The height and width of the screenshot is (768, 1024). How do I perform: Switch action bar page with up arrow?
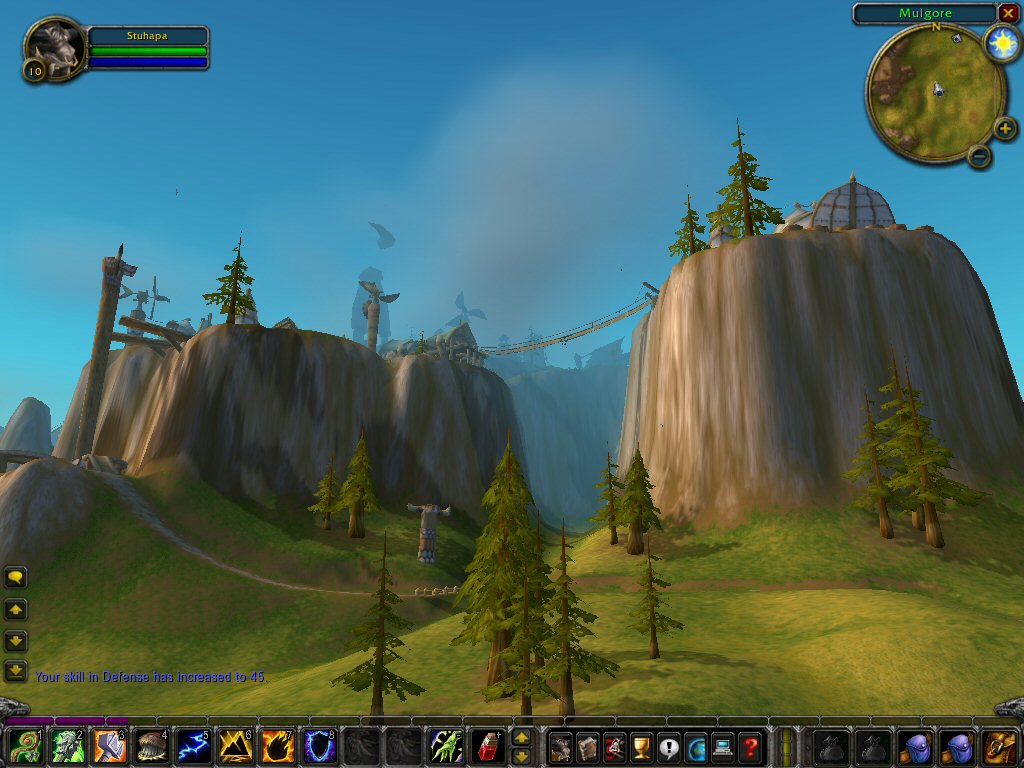pyautogui.click(x=521, y=737)
